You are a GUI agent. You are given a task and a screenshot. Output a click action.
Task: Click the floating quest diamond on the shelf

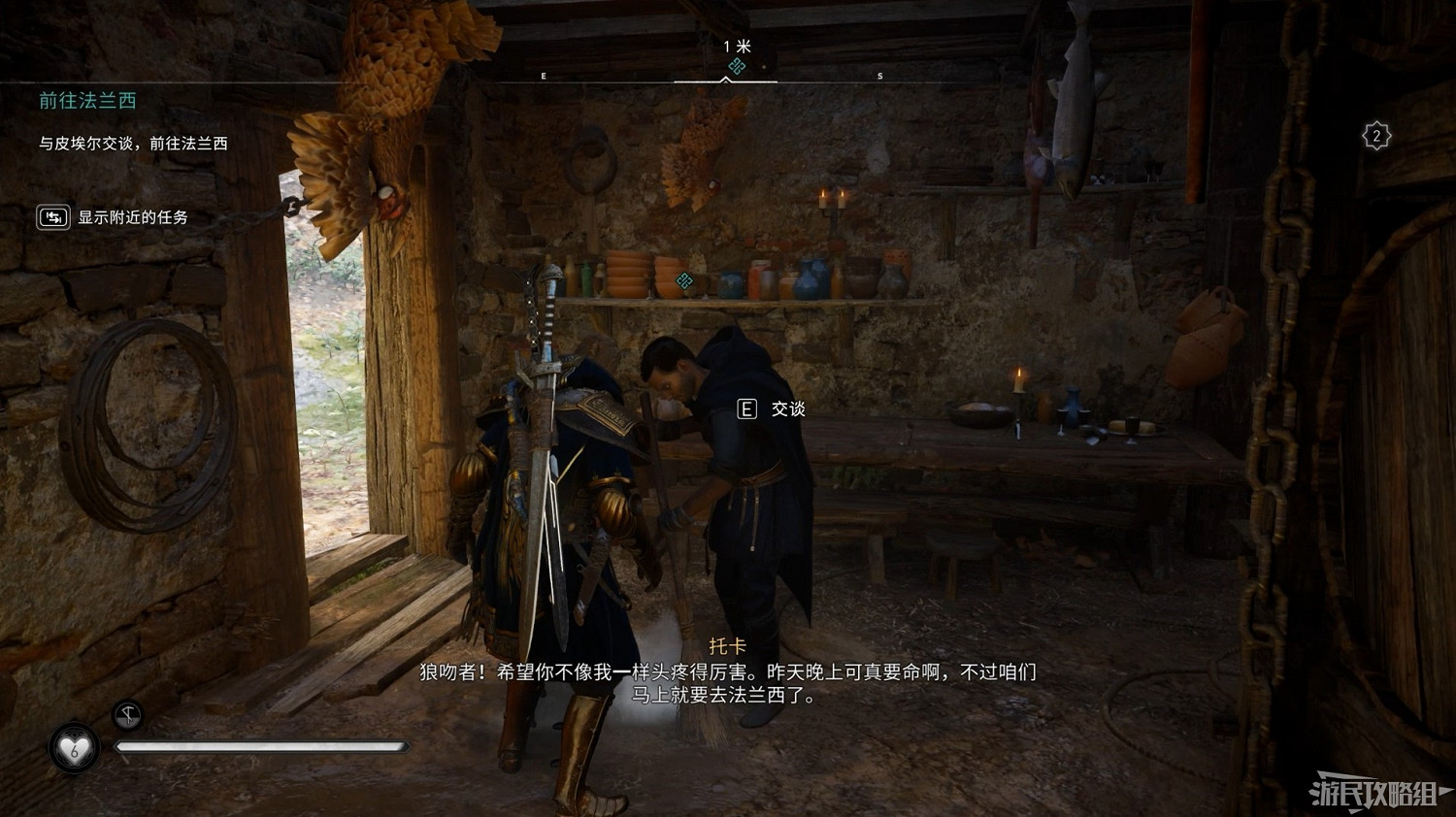coord(684,282)
